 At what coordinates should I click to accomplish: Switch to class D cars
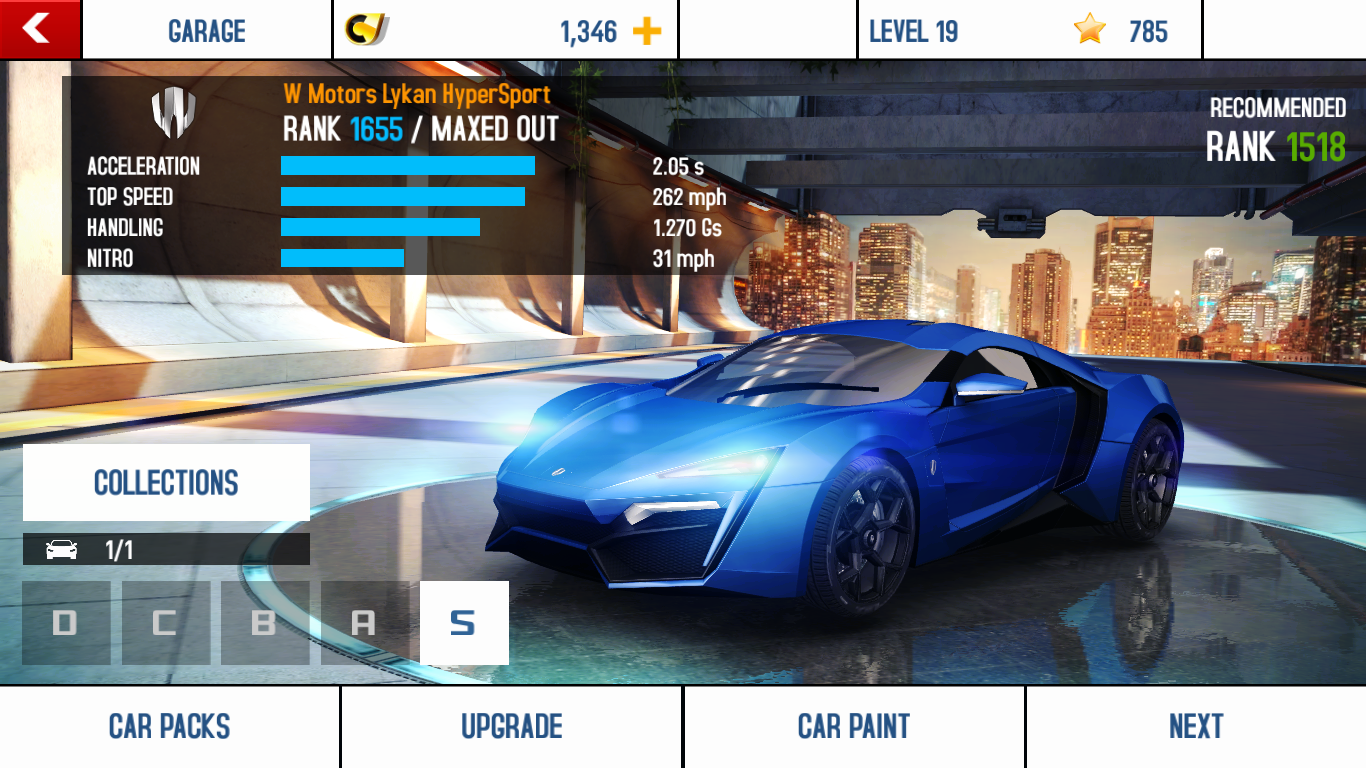coord(66,623)
